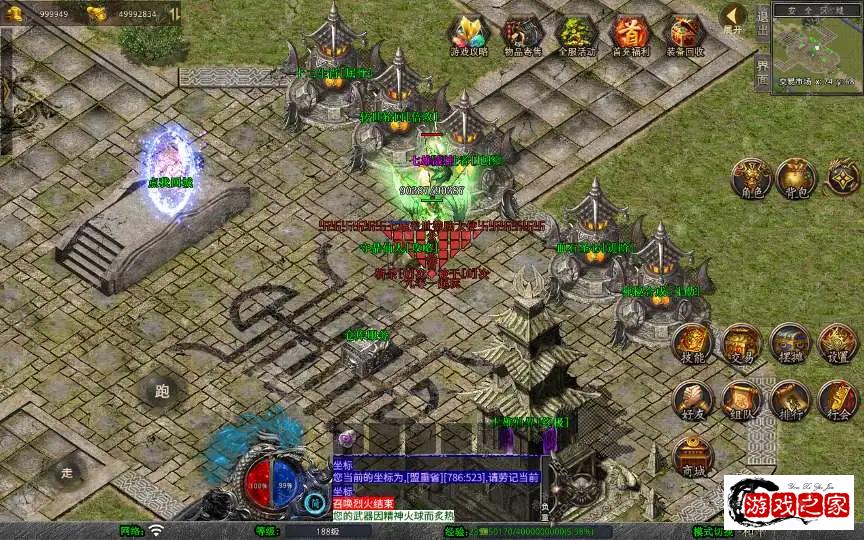Open the 组队 team menu
Viewport: 864px width, 540px height.
(741, 400)
